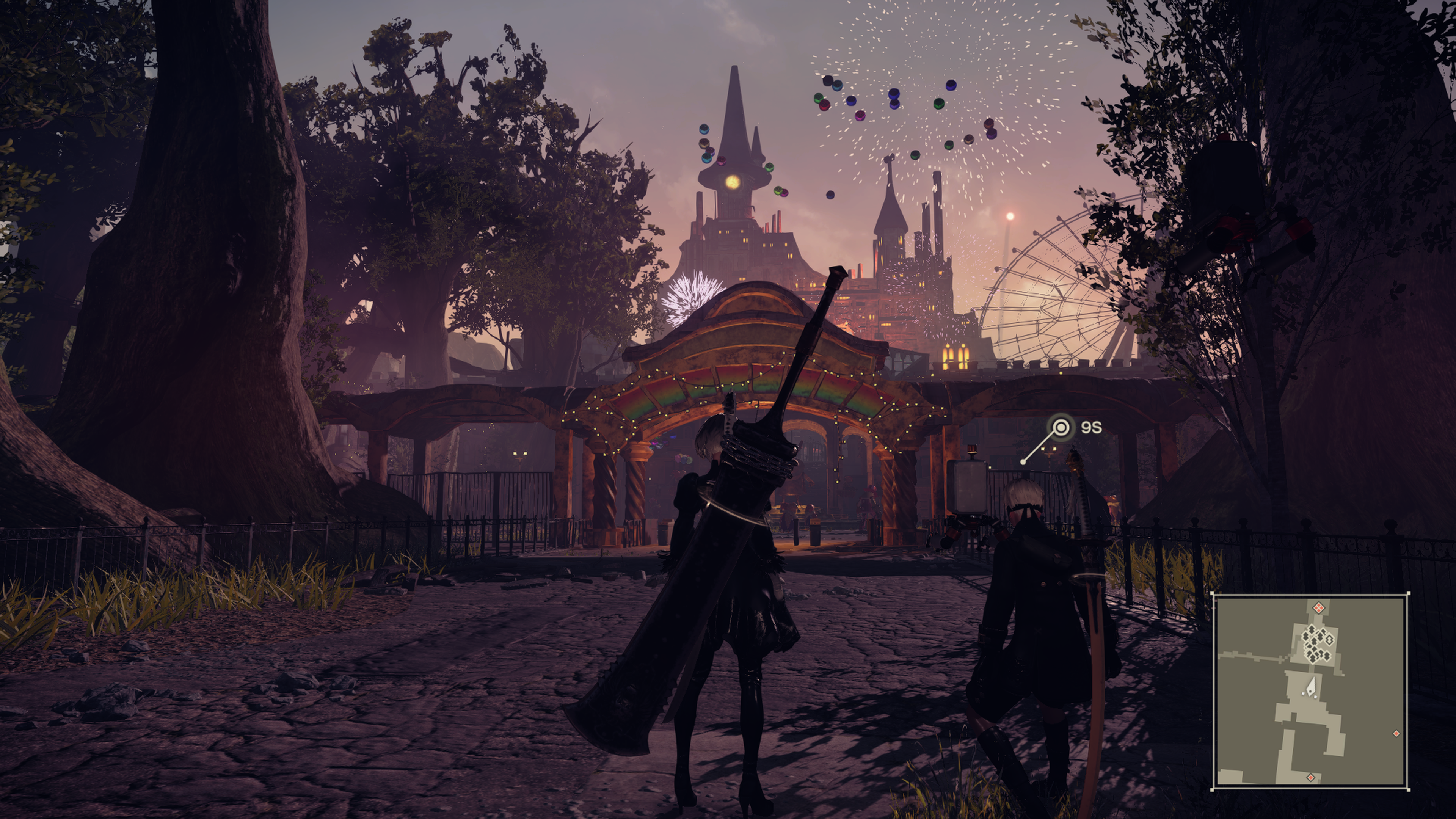Select the 9S companion target marker

pos(1061,427)
